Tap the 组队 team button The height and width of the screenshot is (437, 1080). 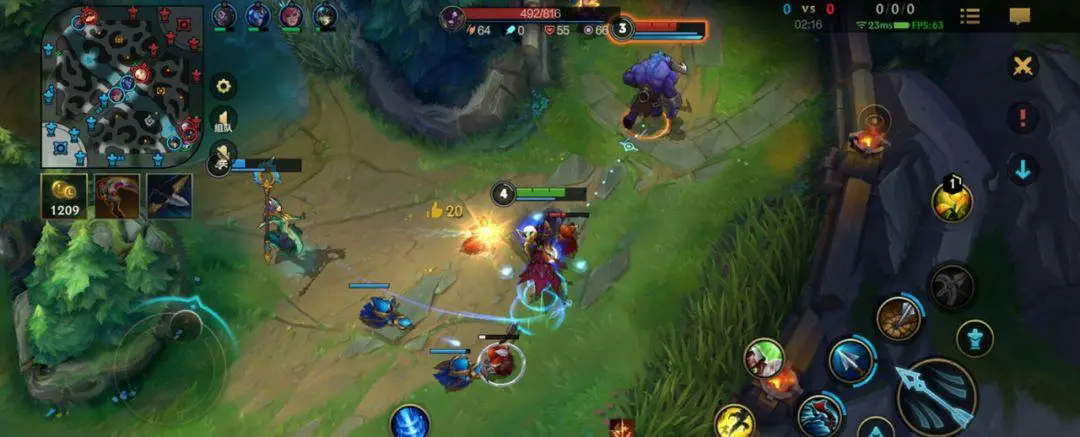click(223, 121)
